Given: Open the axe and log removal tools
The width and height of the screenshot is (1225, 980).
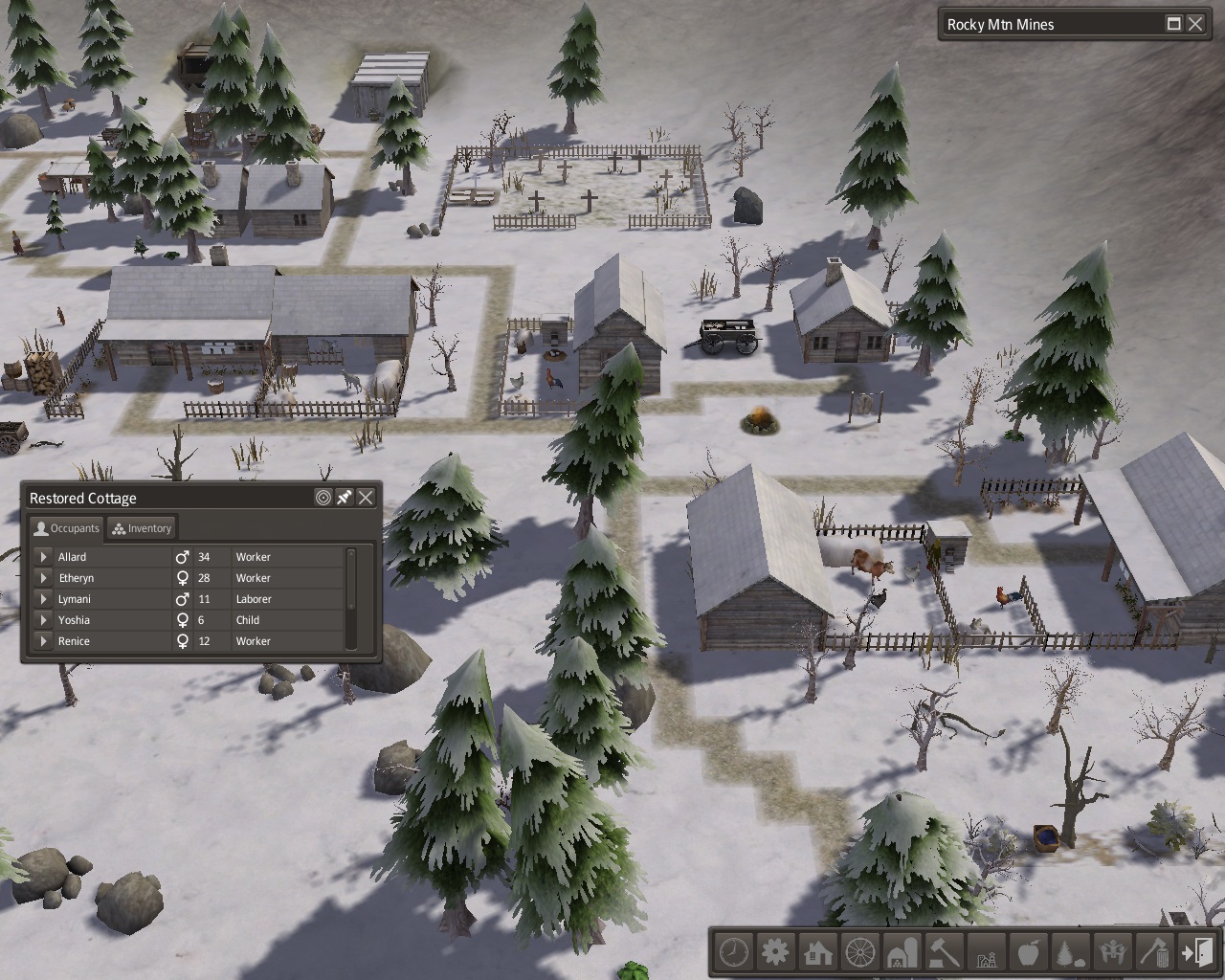Looking at the screenshot, I should point(1154,953).
